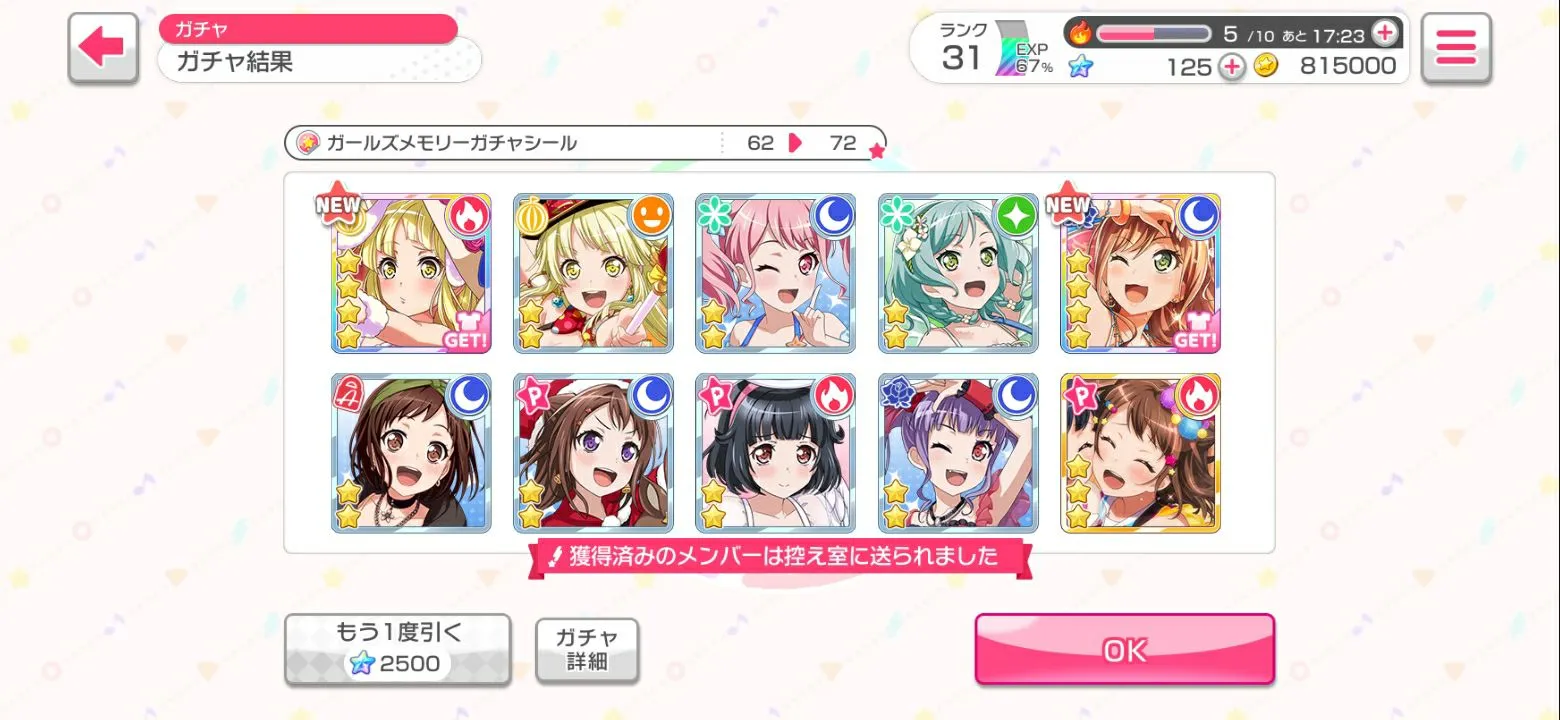Inspect the NEW orange-haired winking girl card

[x=1140, y=273]
